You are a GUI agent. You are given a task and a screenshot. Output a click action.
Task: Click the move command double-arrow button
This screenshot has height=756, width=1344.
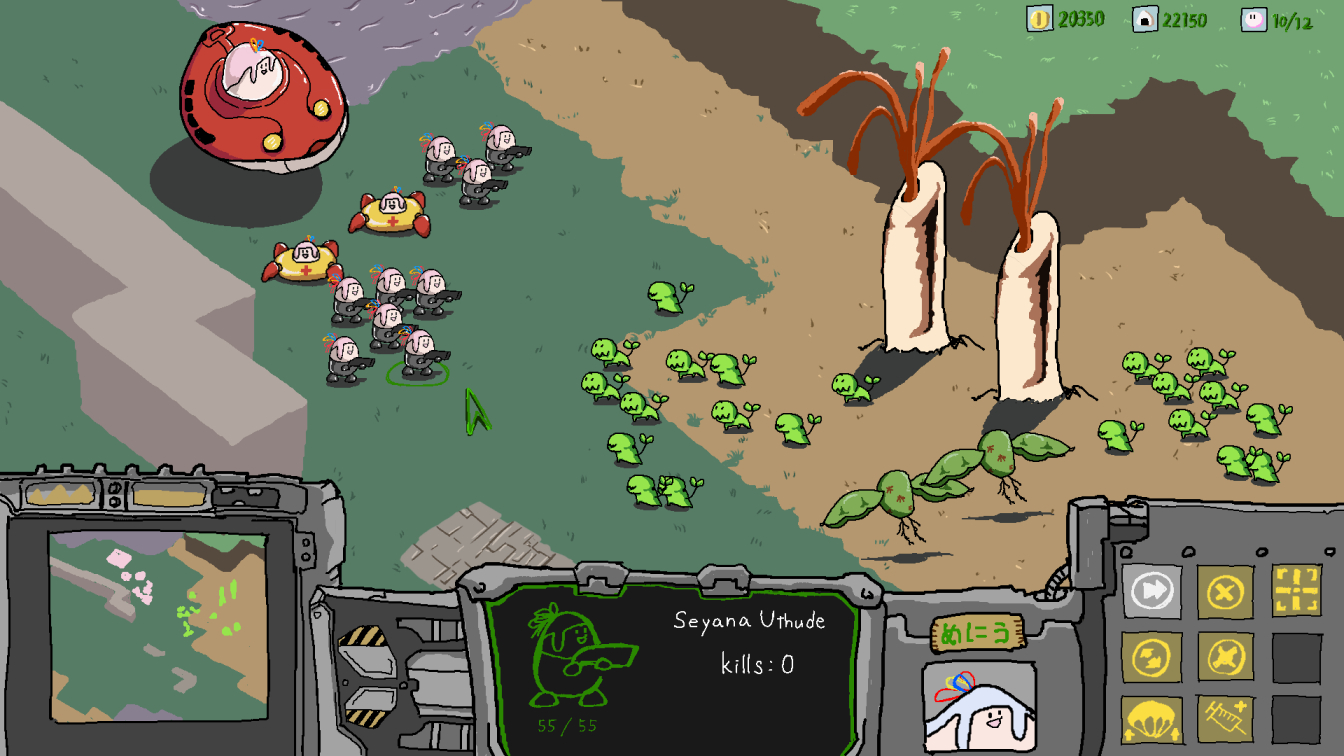pyautogui.click(x=1151, y=590)
